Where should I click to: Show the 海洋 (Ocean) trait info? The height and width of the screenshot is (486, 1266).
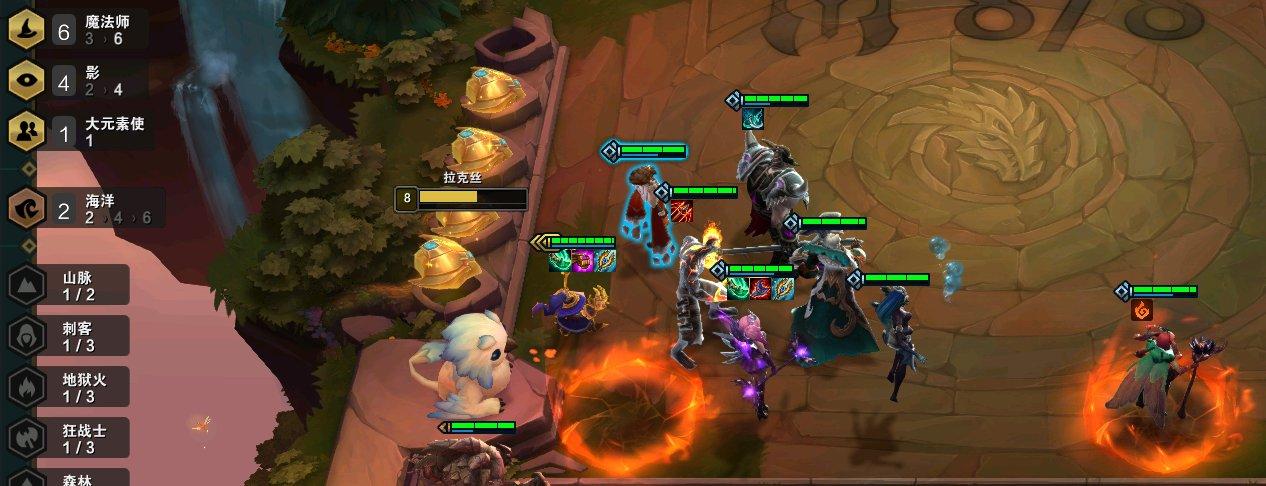pyautogui.click(x=85, y=209)
